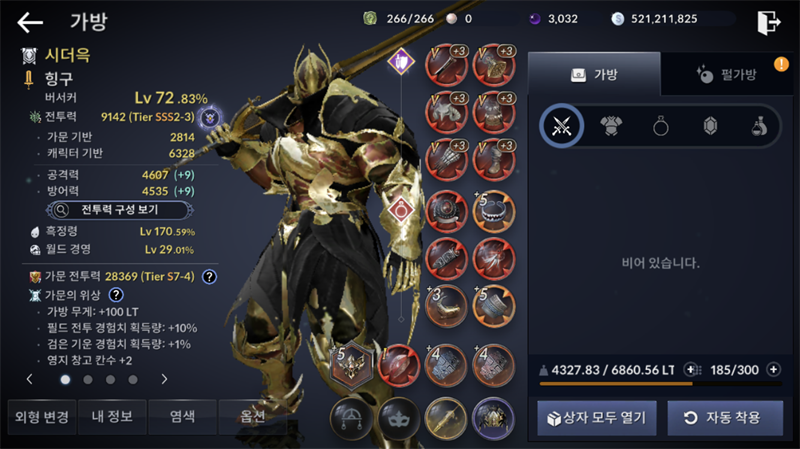Activate 자동 착용 auto-equip

pos(725,417)
